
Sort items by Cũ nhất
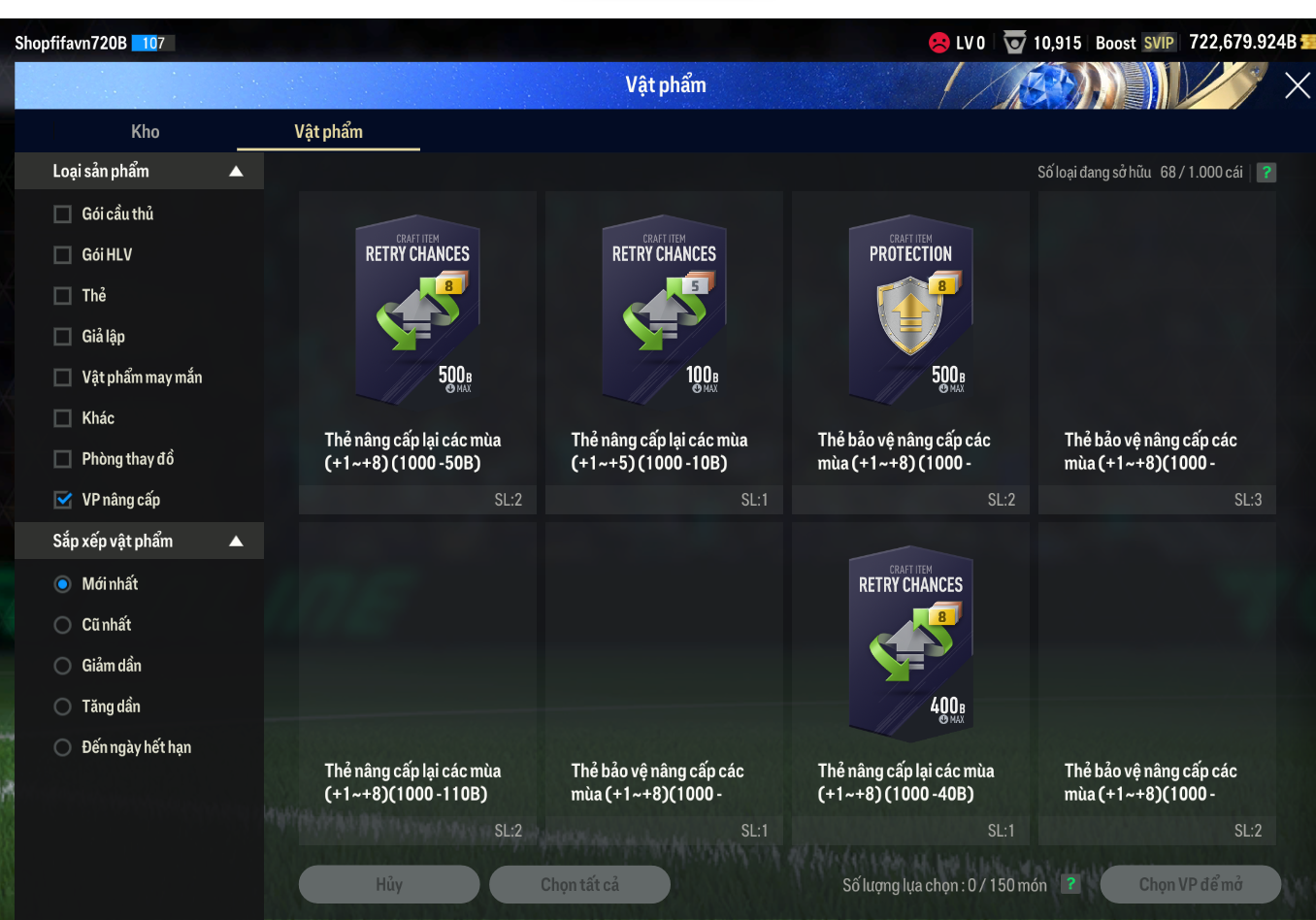point(63,625)
